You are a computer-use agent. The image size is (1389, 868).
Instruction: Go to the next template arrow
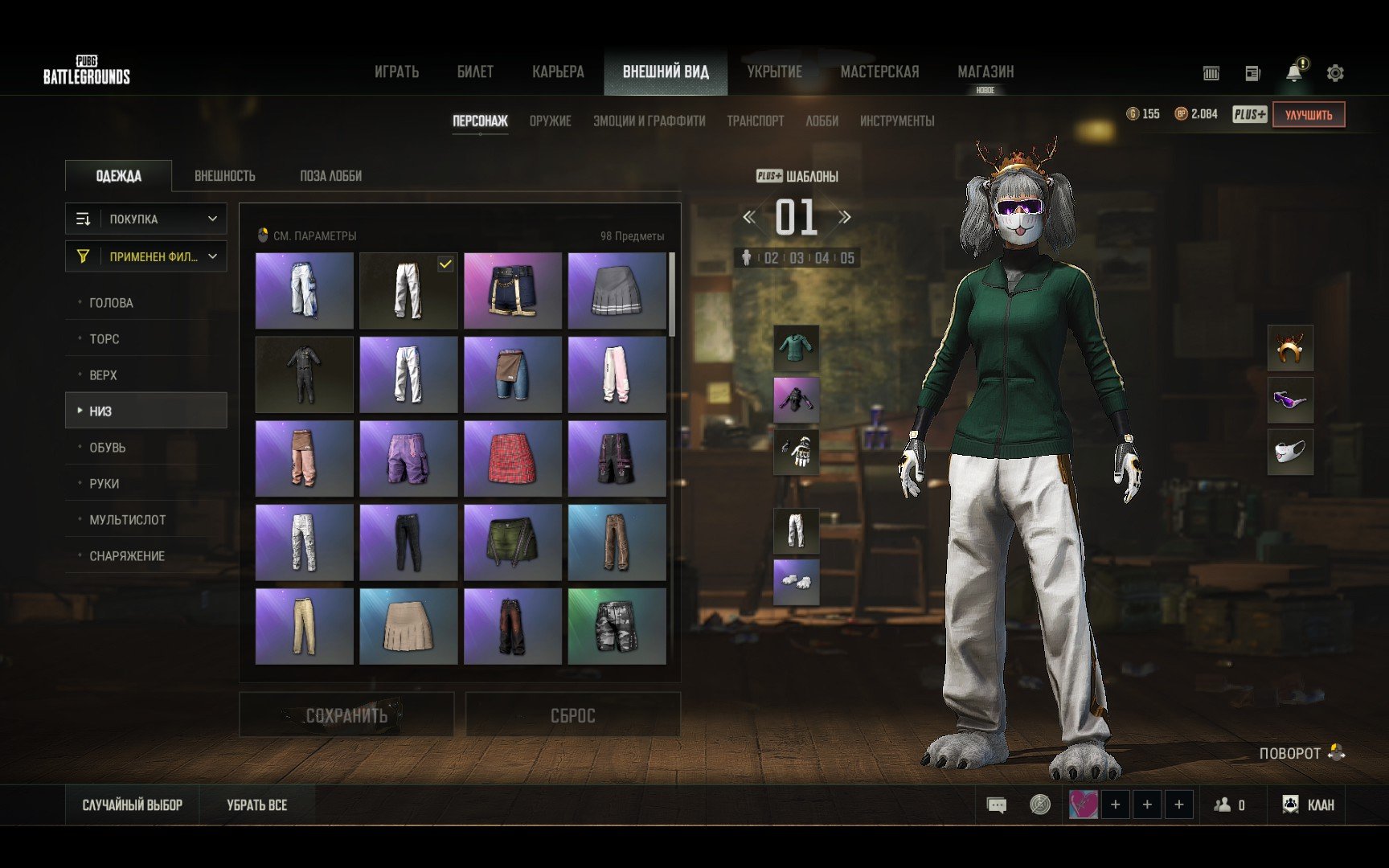pos(844,217)
